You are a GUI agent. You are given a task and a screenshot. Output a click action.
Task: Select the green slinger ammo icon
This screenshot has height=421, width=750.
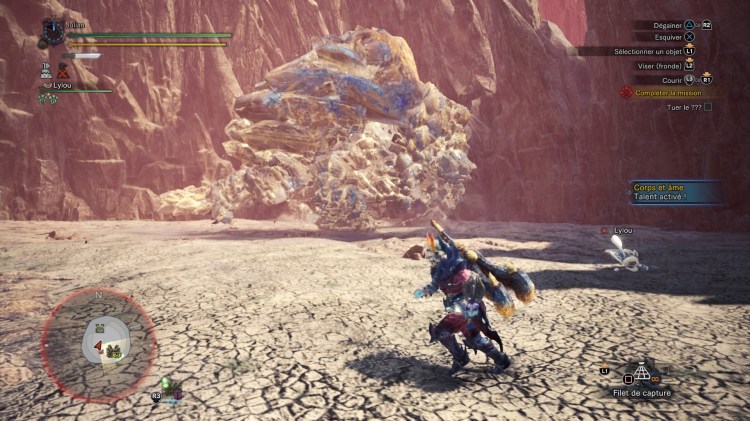[x=166, y=383]
